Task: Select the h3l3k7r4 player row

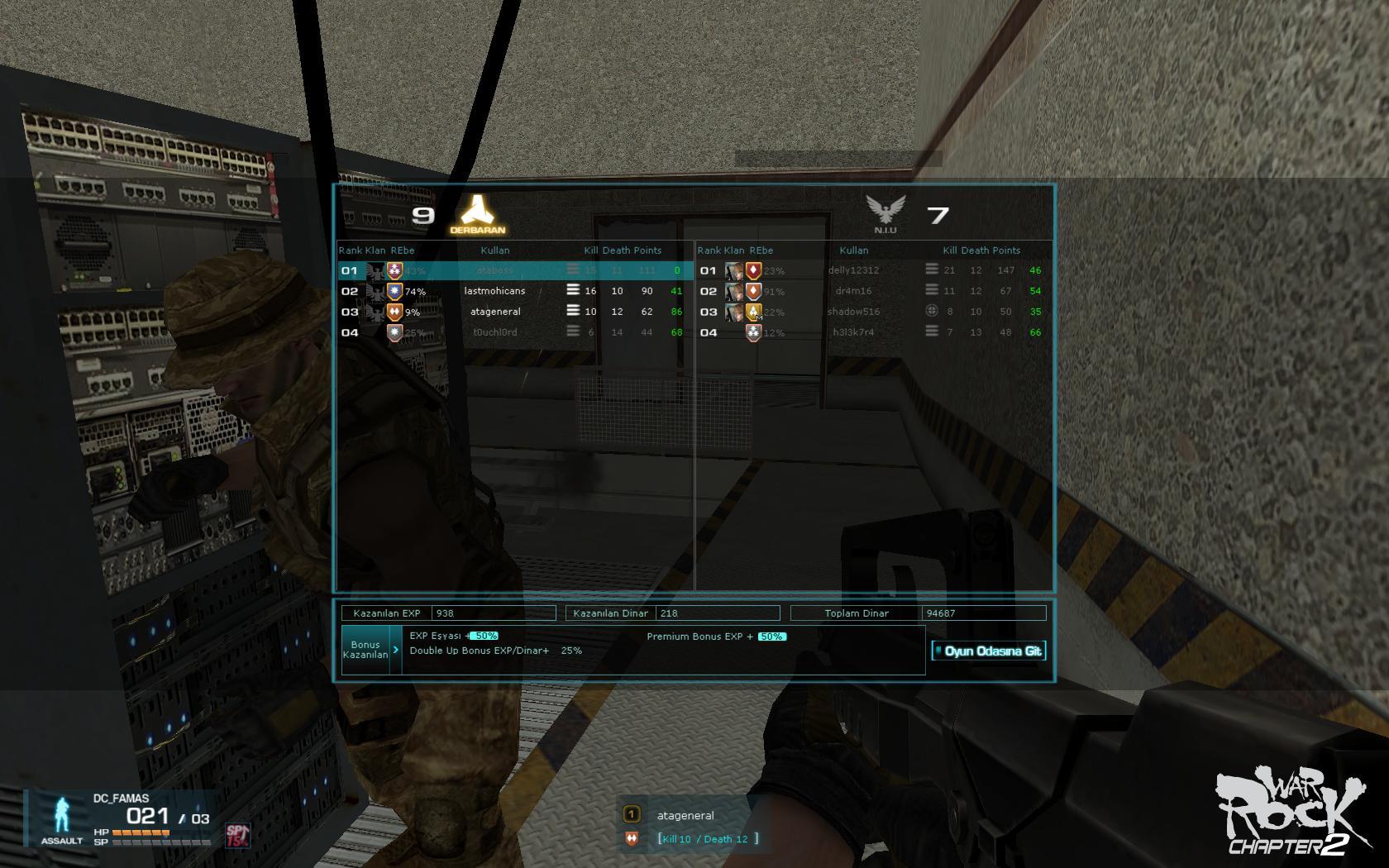Action: 853,332
